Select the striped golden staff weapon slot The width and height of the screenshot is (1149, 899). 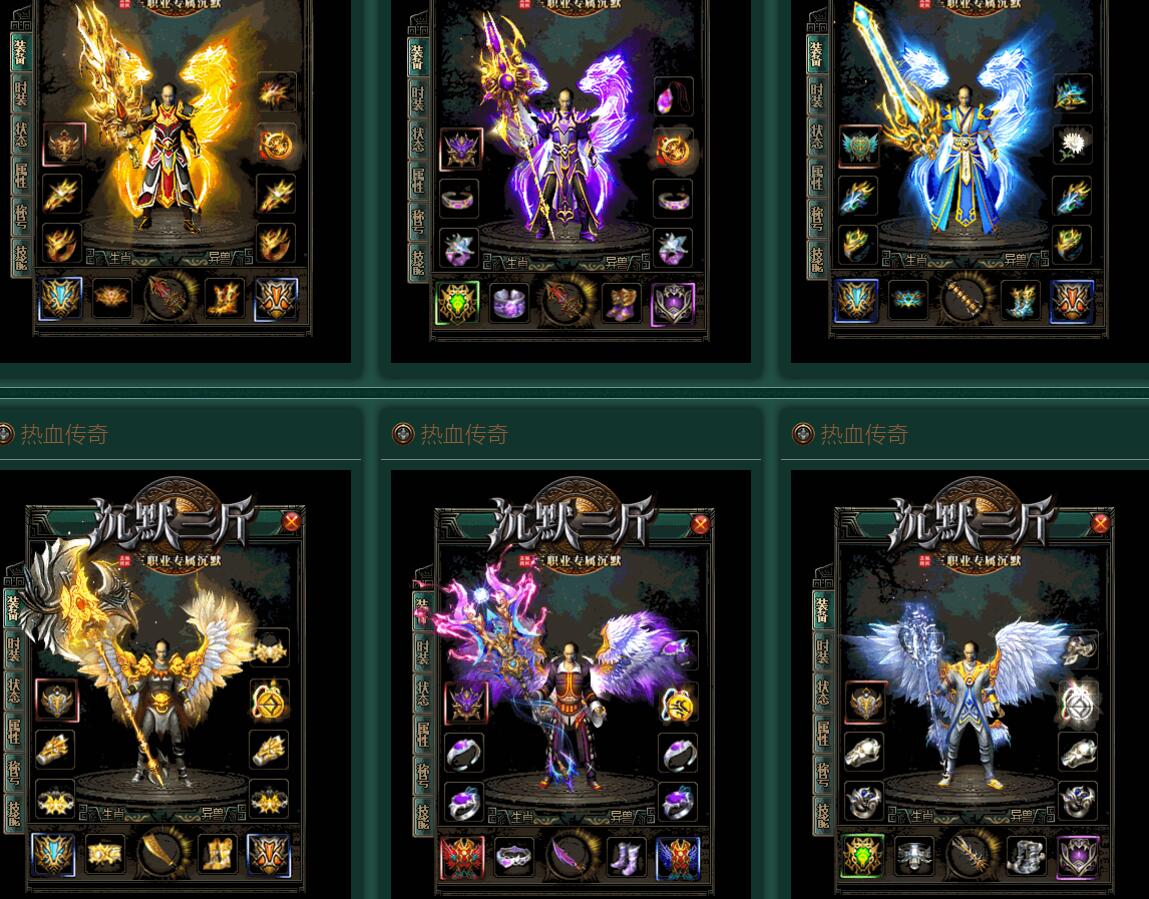click(x=965, y=300)
